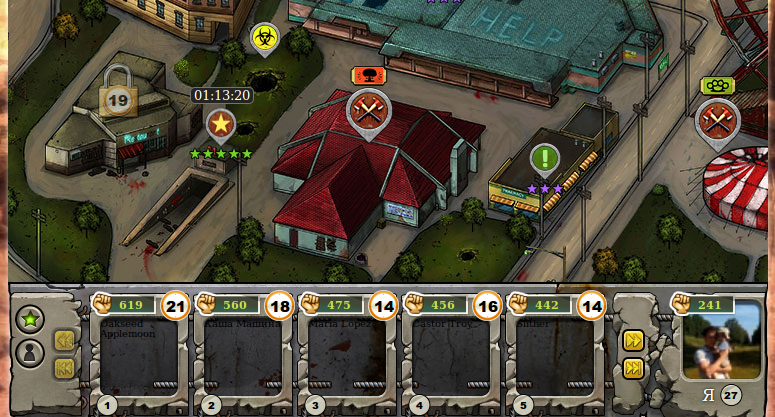Open the crossed-bats marker over red-roofed building
775x417 pixels.
coord(368,110)
